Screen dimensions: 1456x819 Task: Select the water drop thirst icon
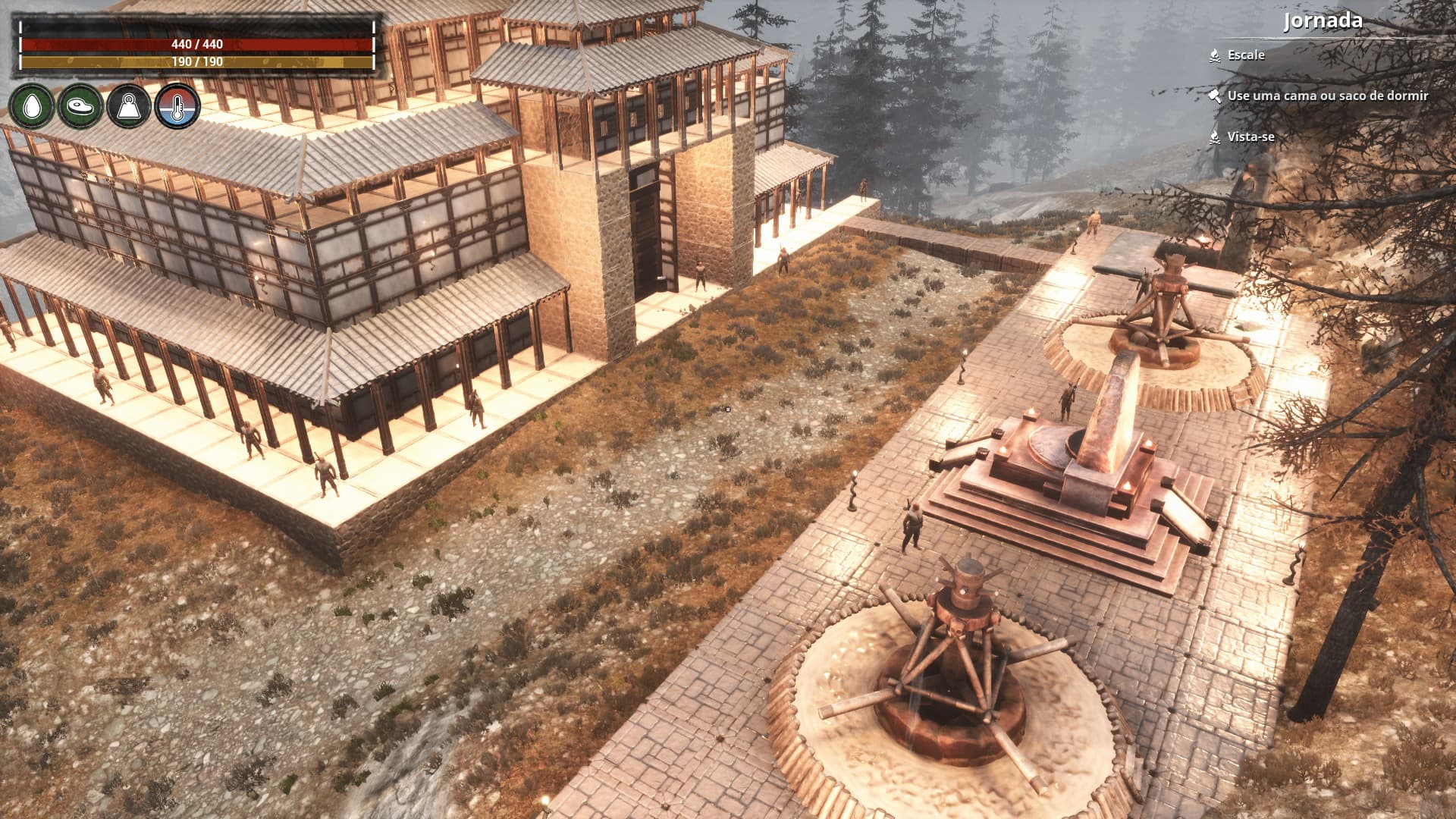pos(32,106)
